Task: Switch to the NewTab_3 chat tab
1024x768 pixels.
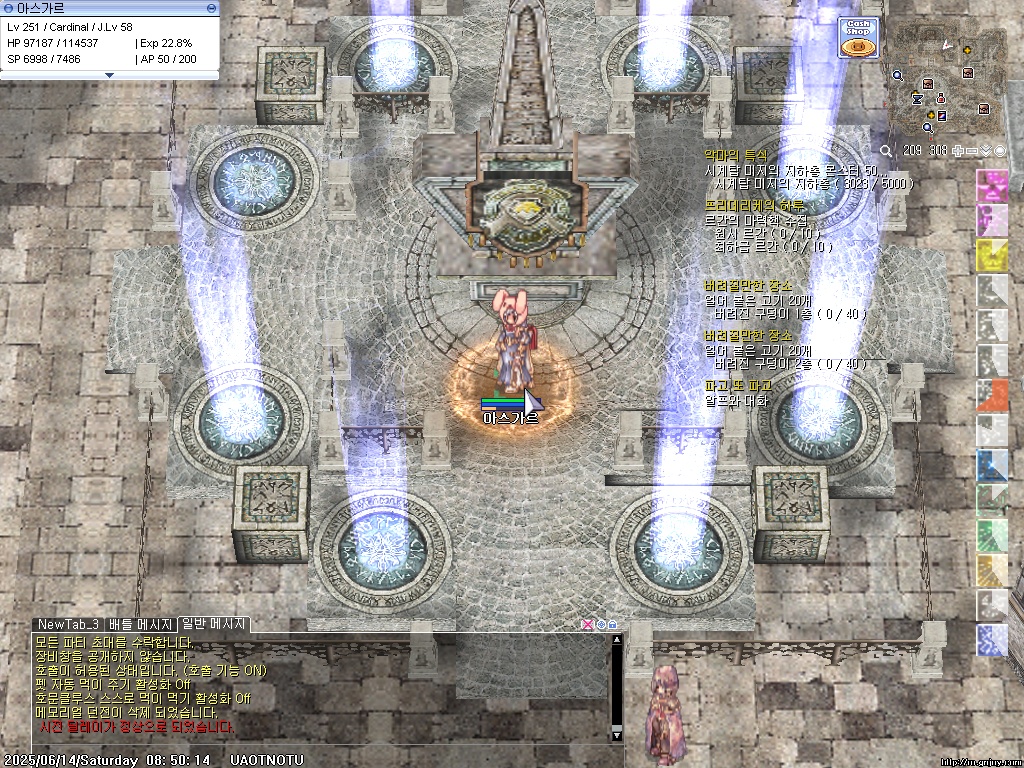Action: 68,625
